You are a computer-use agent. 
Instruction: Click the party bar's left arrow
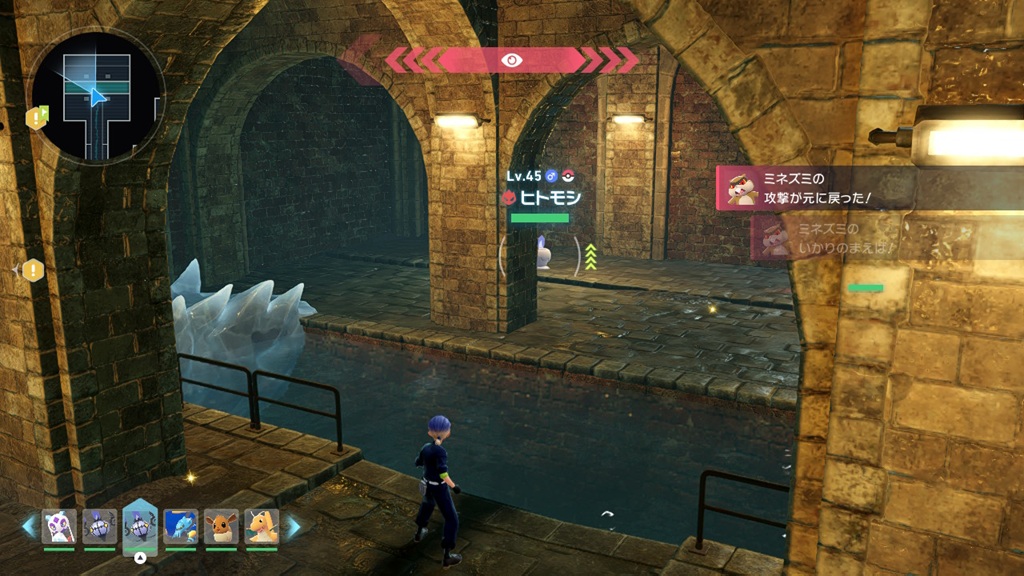tap(28, 527)
